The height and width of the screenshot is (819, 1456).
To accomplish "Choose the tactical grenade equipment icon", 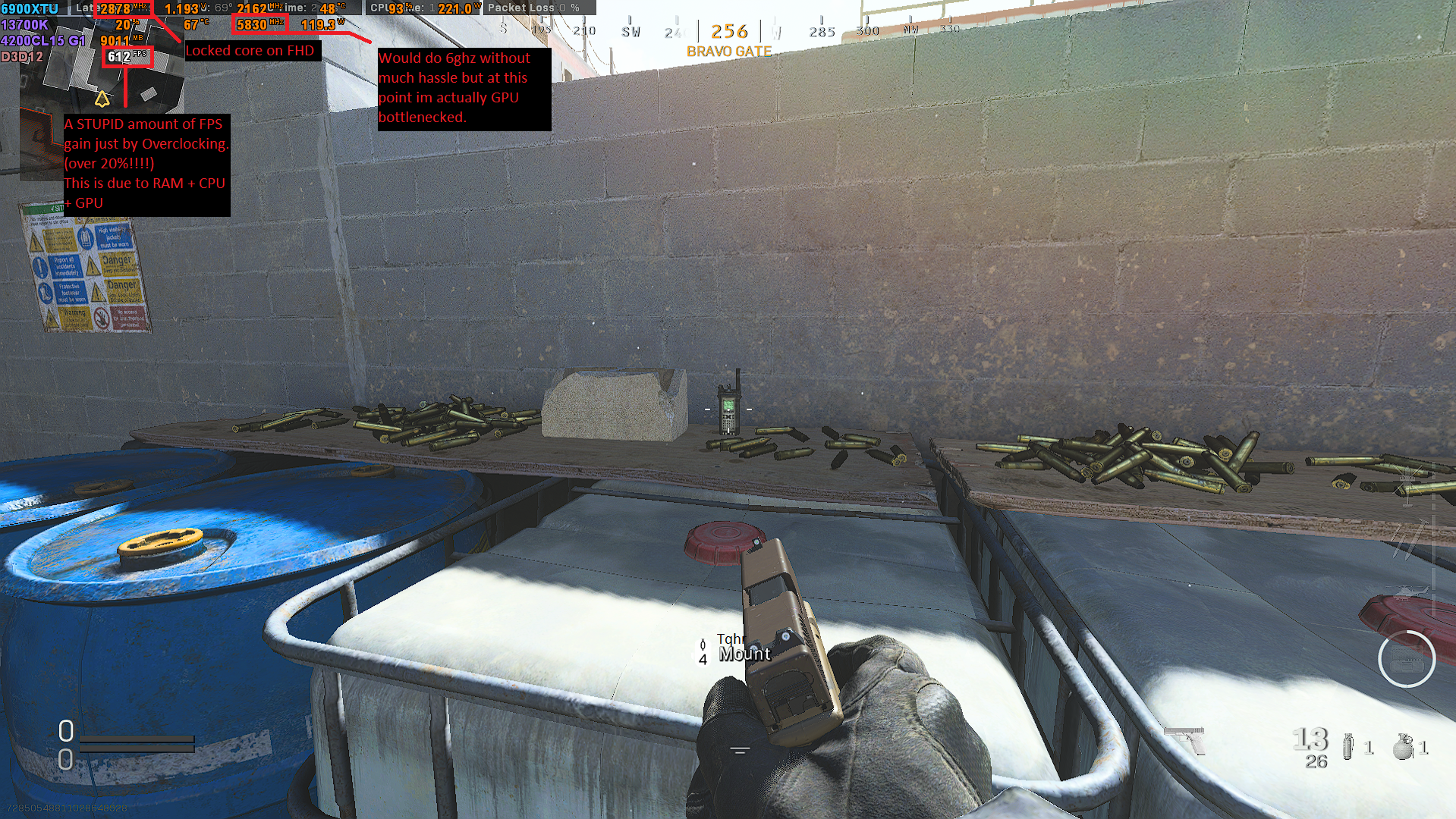I will coord(1348,746).
